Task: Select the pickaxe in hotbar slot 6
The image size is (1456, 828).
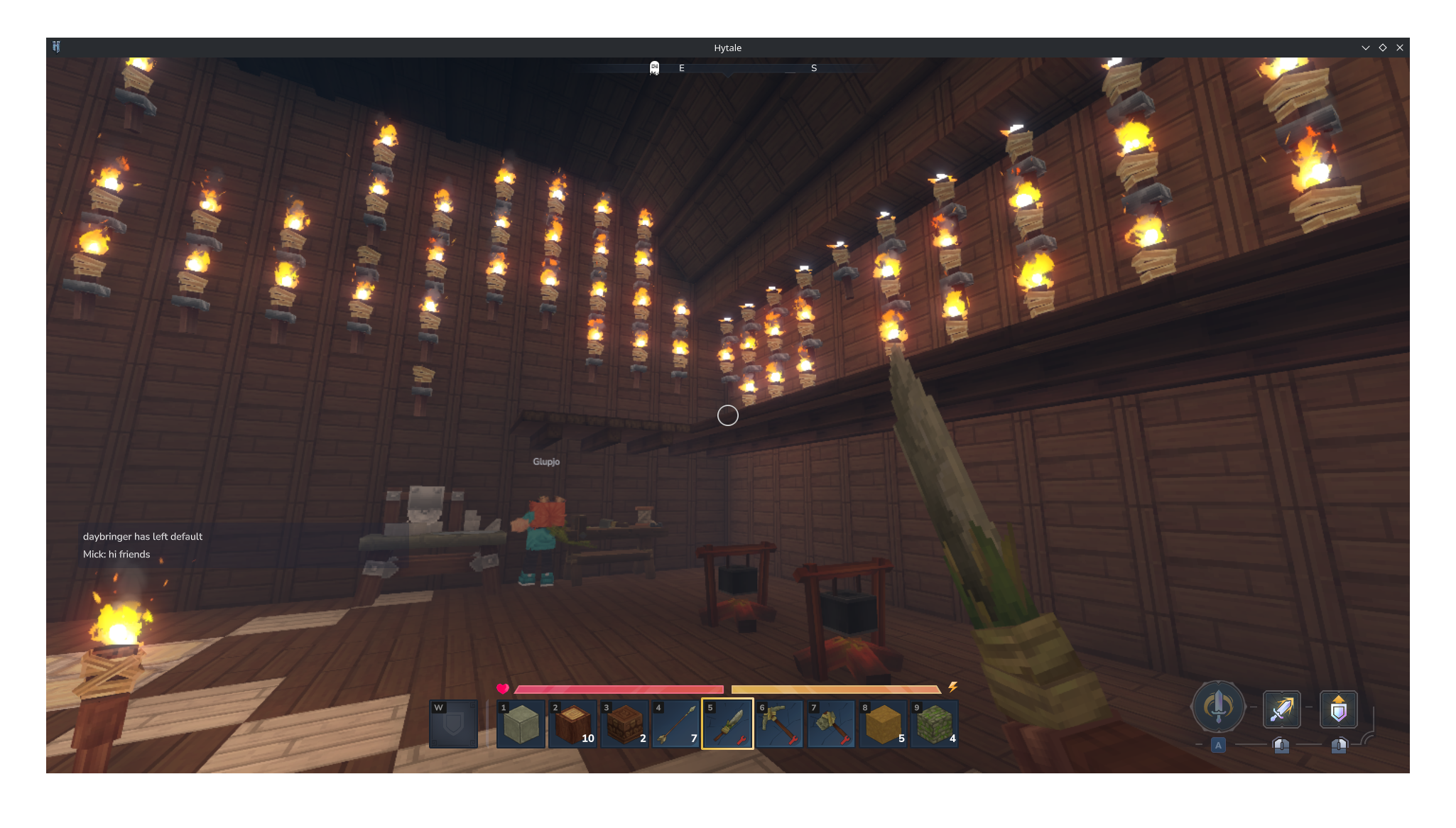Action: (x=779, y=724)
